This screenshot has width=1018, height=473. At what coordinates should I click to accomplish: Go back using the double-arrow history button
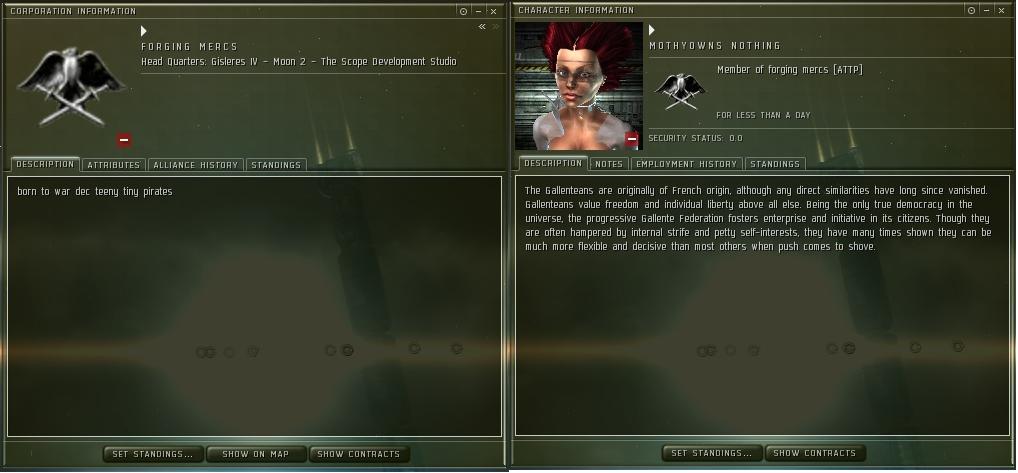(x=482, y=27)
